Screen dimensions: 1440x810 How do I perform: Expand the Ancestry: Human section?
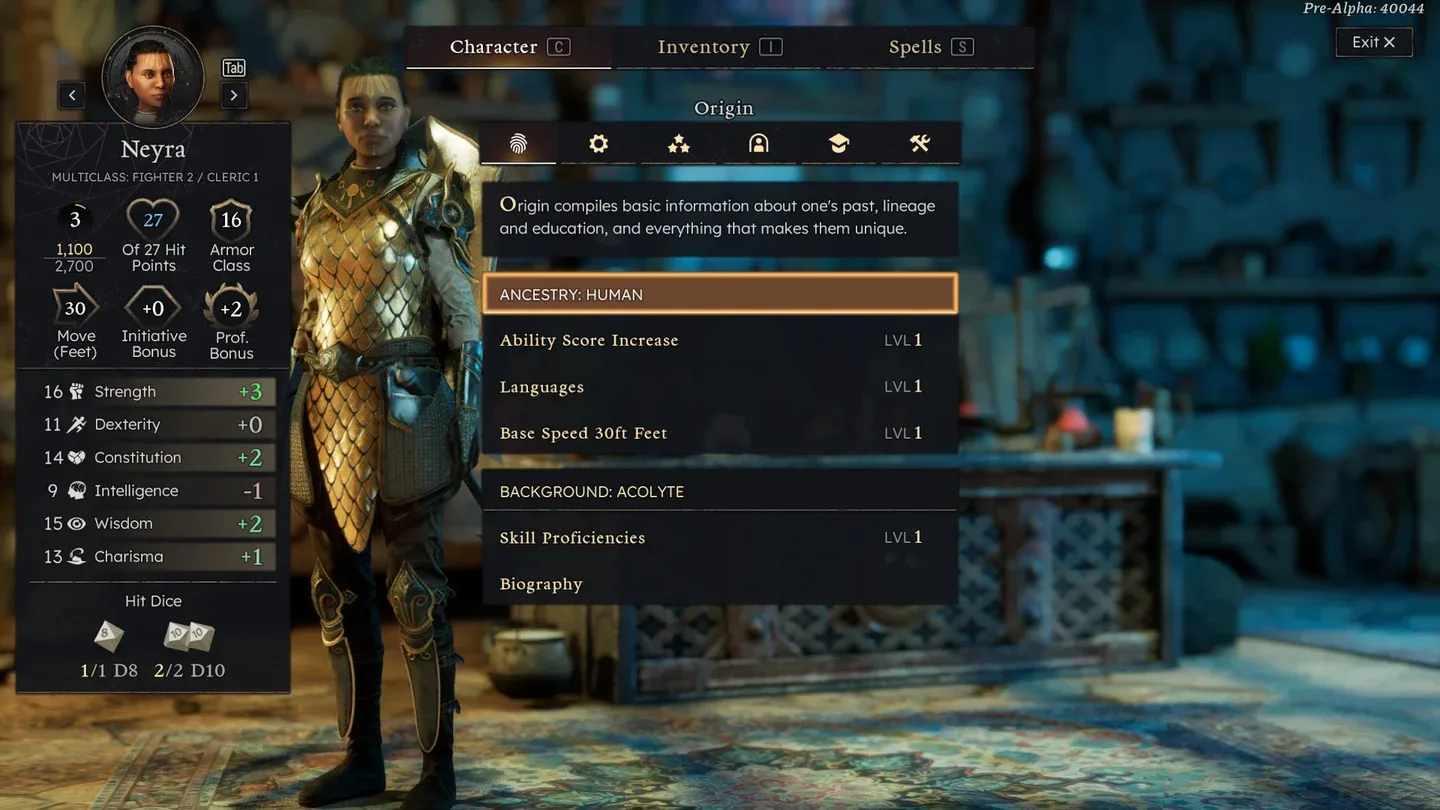point(720,294)
